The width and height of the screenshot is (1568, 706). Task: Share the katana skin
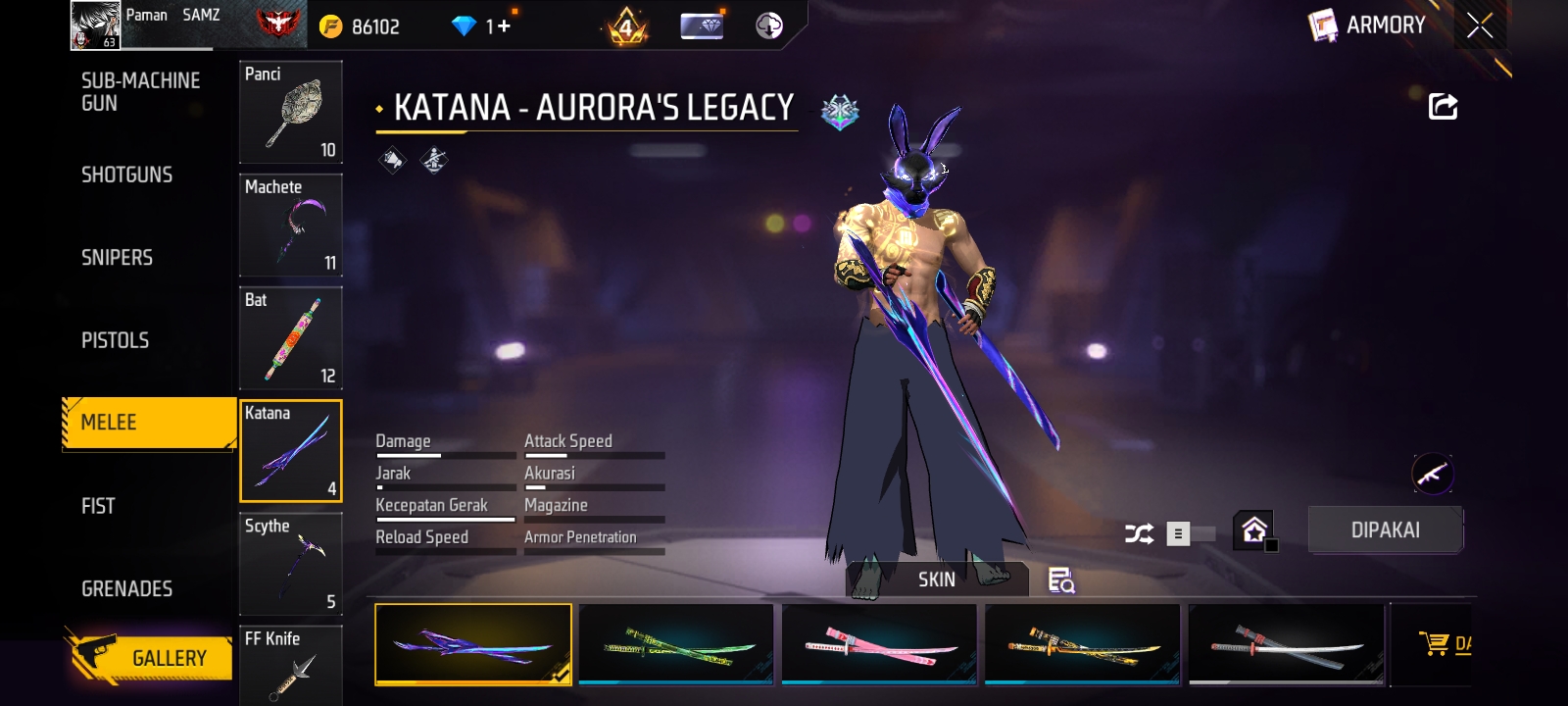click(1443, 106)
